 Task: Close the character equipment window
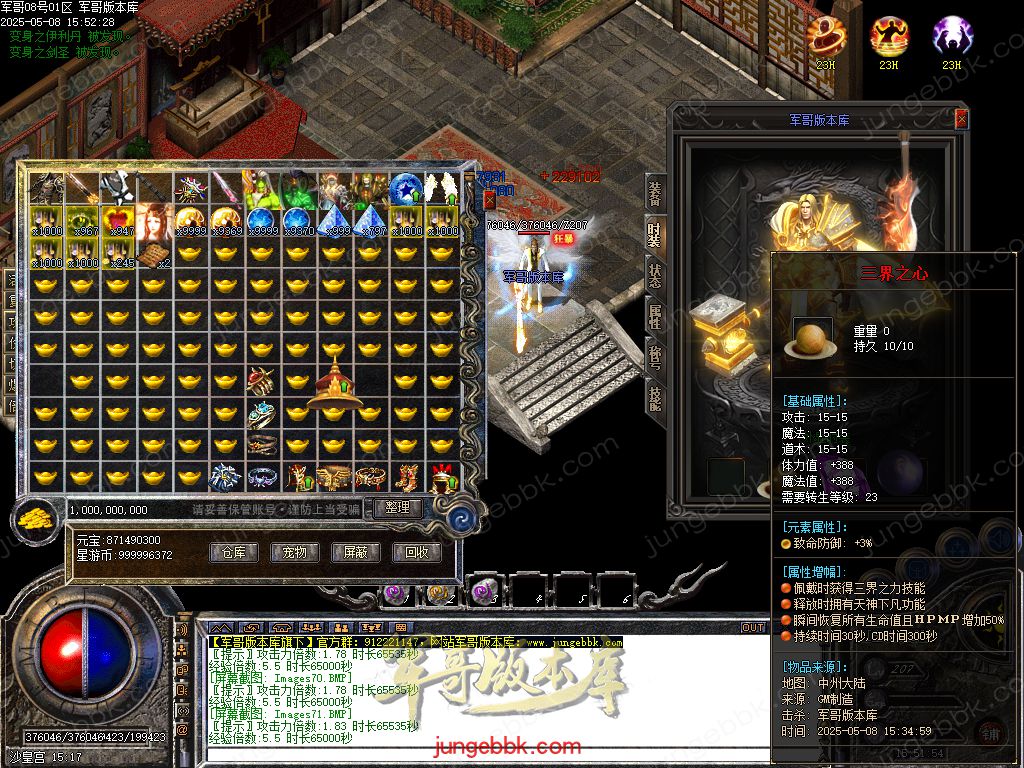click(x=961, y=119)
